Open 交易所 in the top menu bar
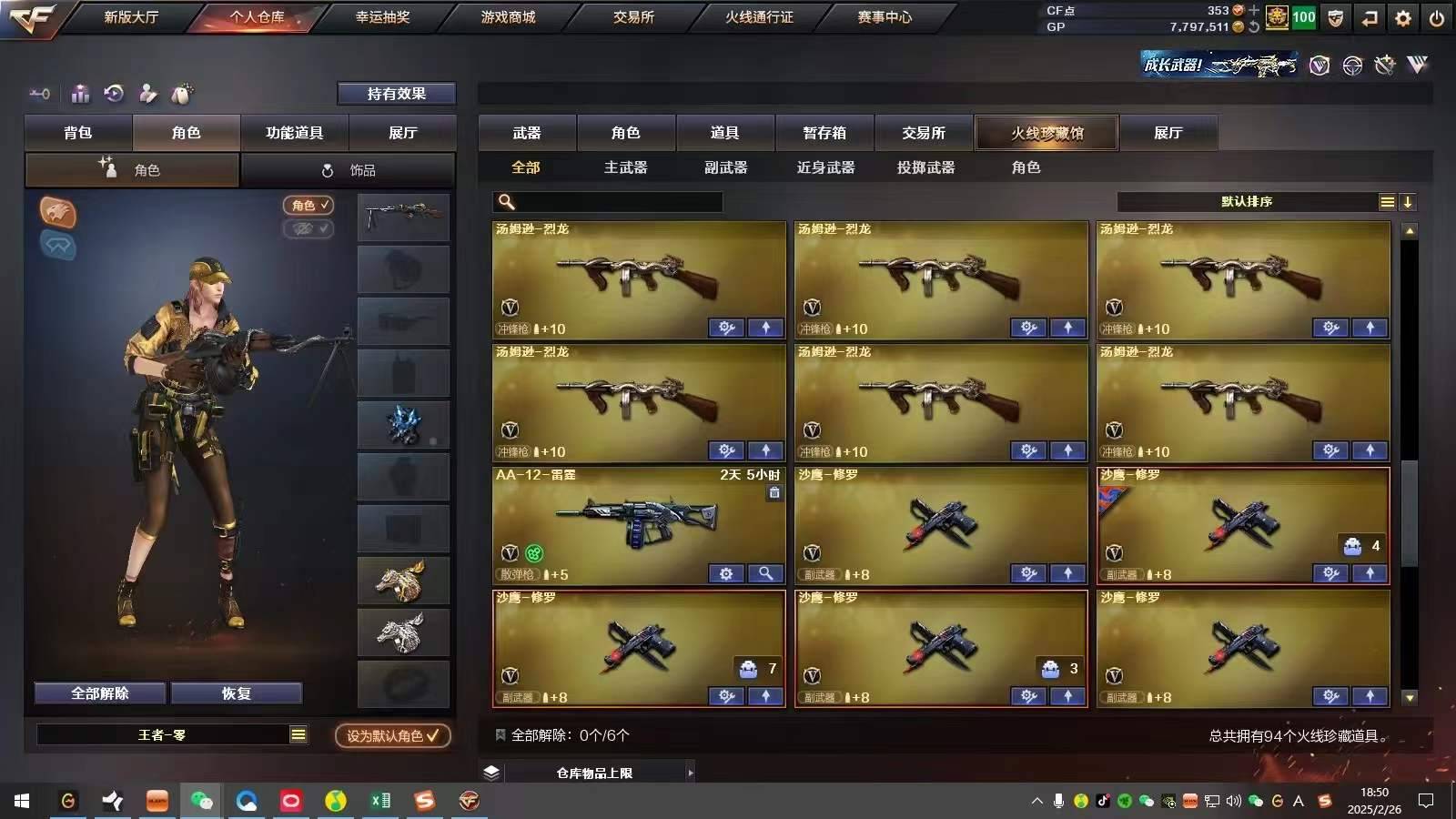The height and width of the screenshot is (819, 1456). tap(635, 16)
